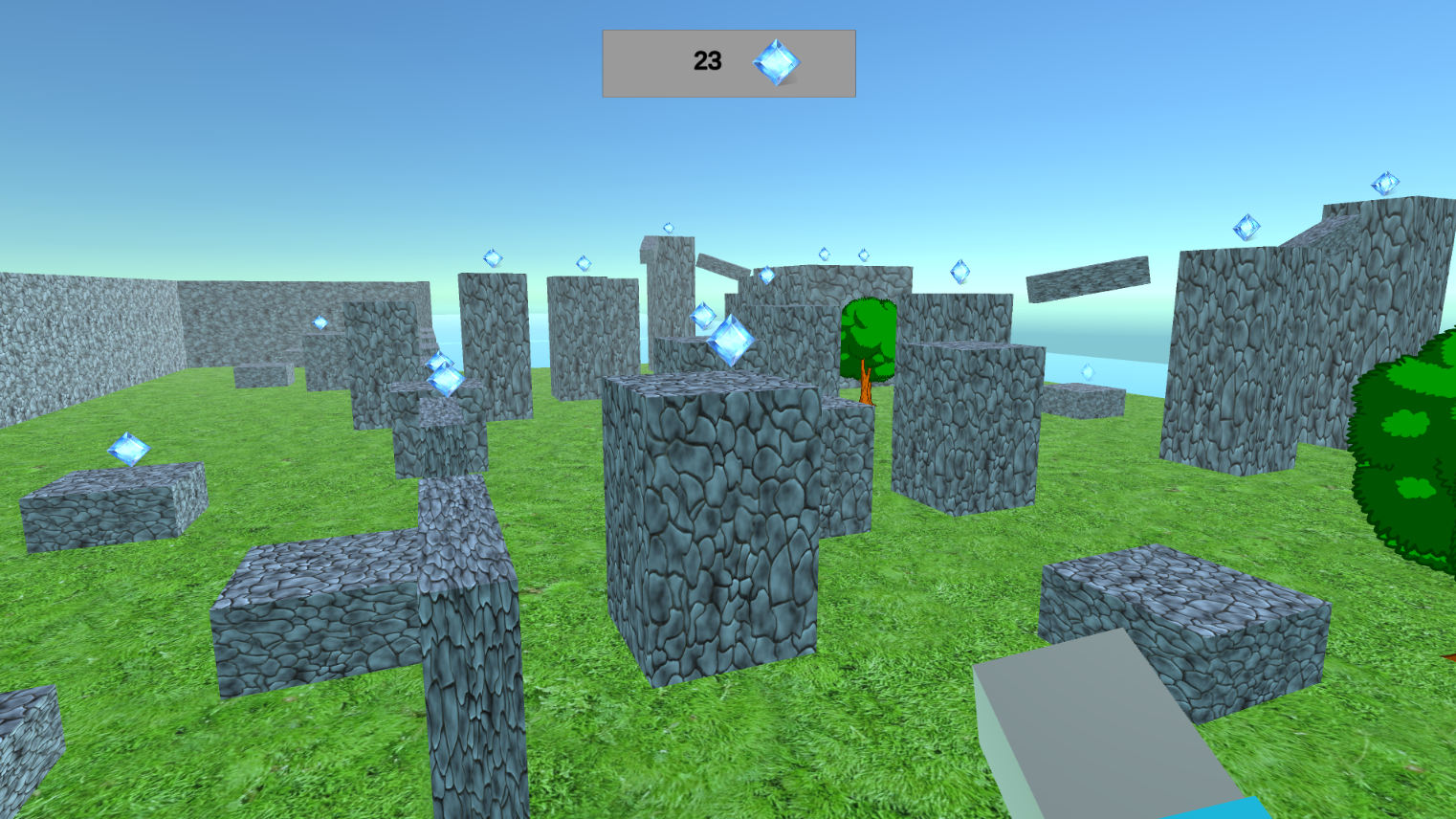
Task: Click the crystal icon in the score counter
Action: pyautogui.click(x=775, y=62)
